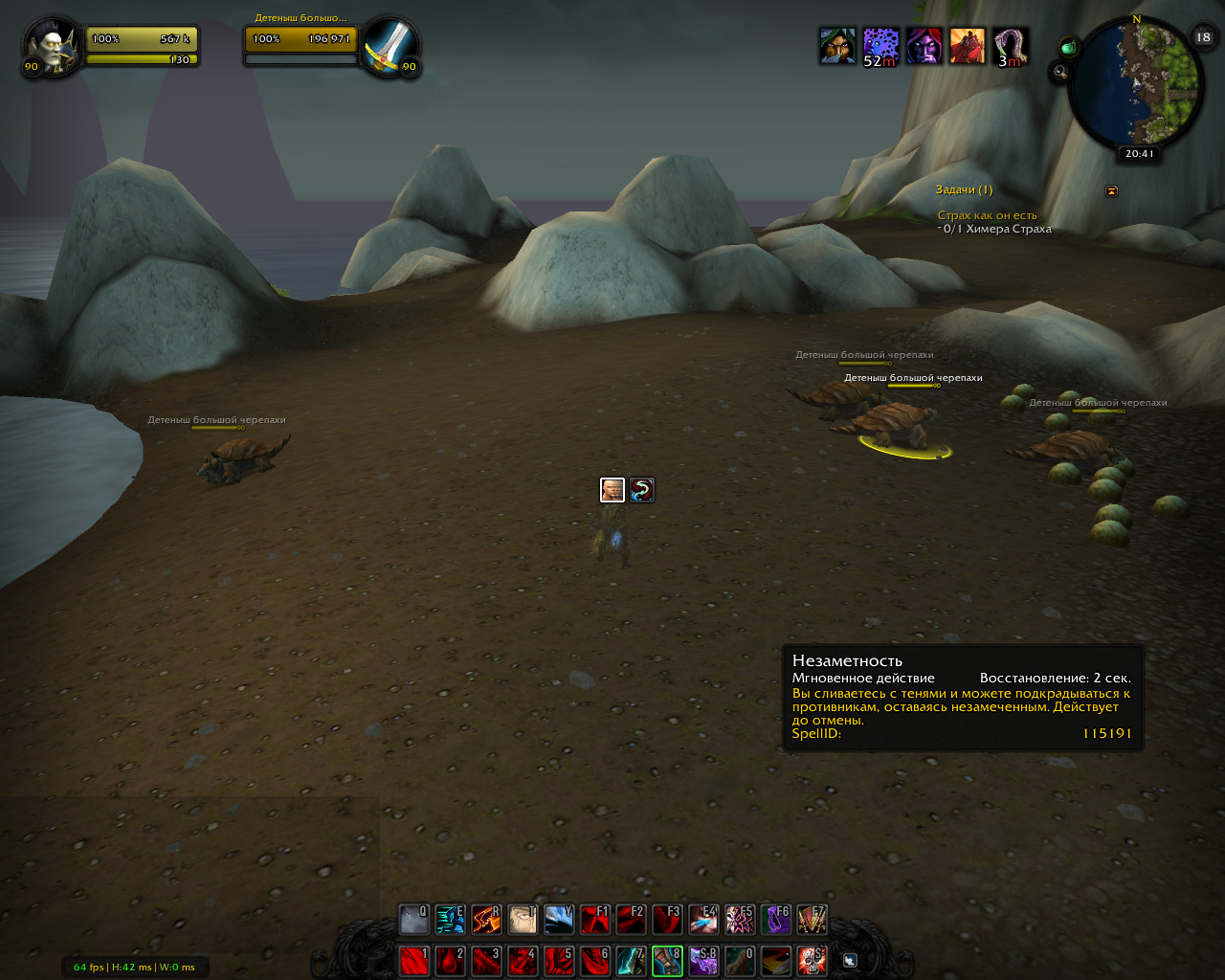This screenshot has height=980, width=1225.
Task: Open the calendar showing day 18
Action: point(1203,37)
